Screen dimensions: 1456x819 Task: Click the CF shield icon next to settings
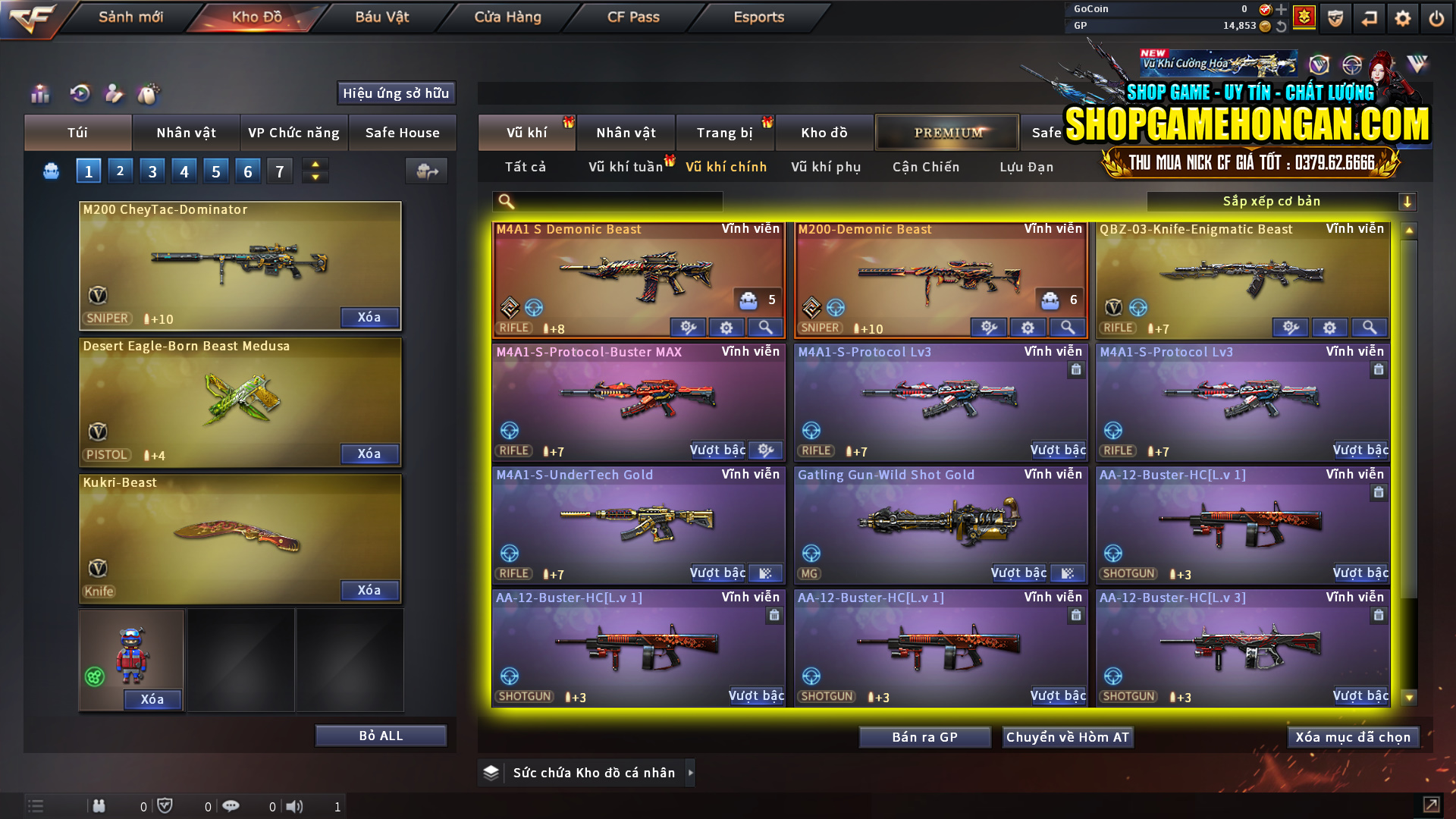pos(1335,17)
